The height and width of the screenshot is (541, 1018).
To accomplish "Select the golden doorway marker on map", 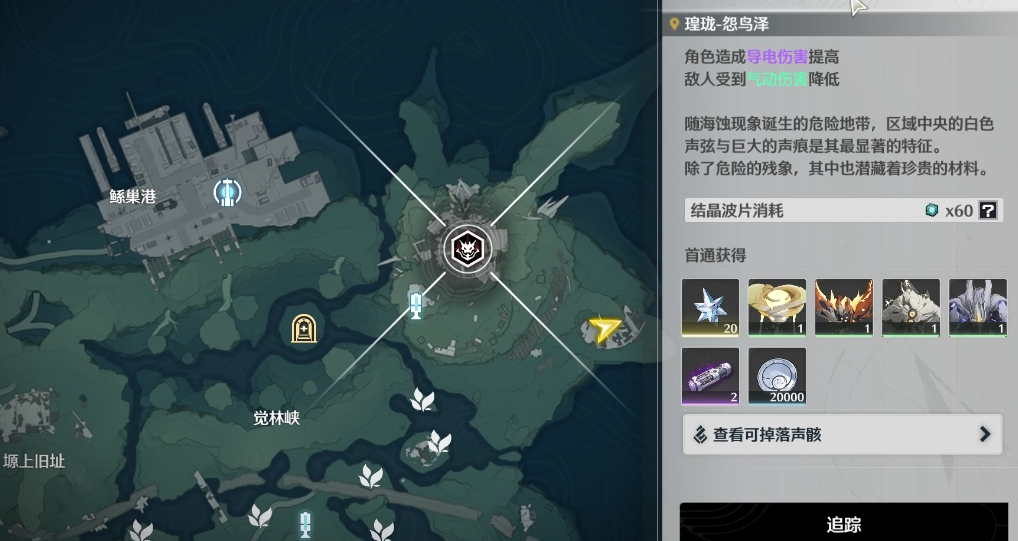I will [x=303, y=328].
